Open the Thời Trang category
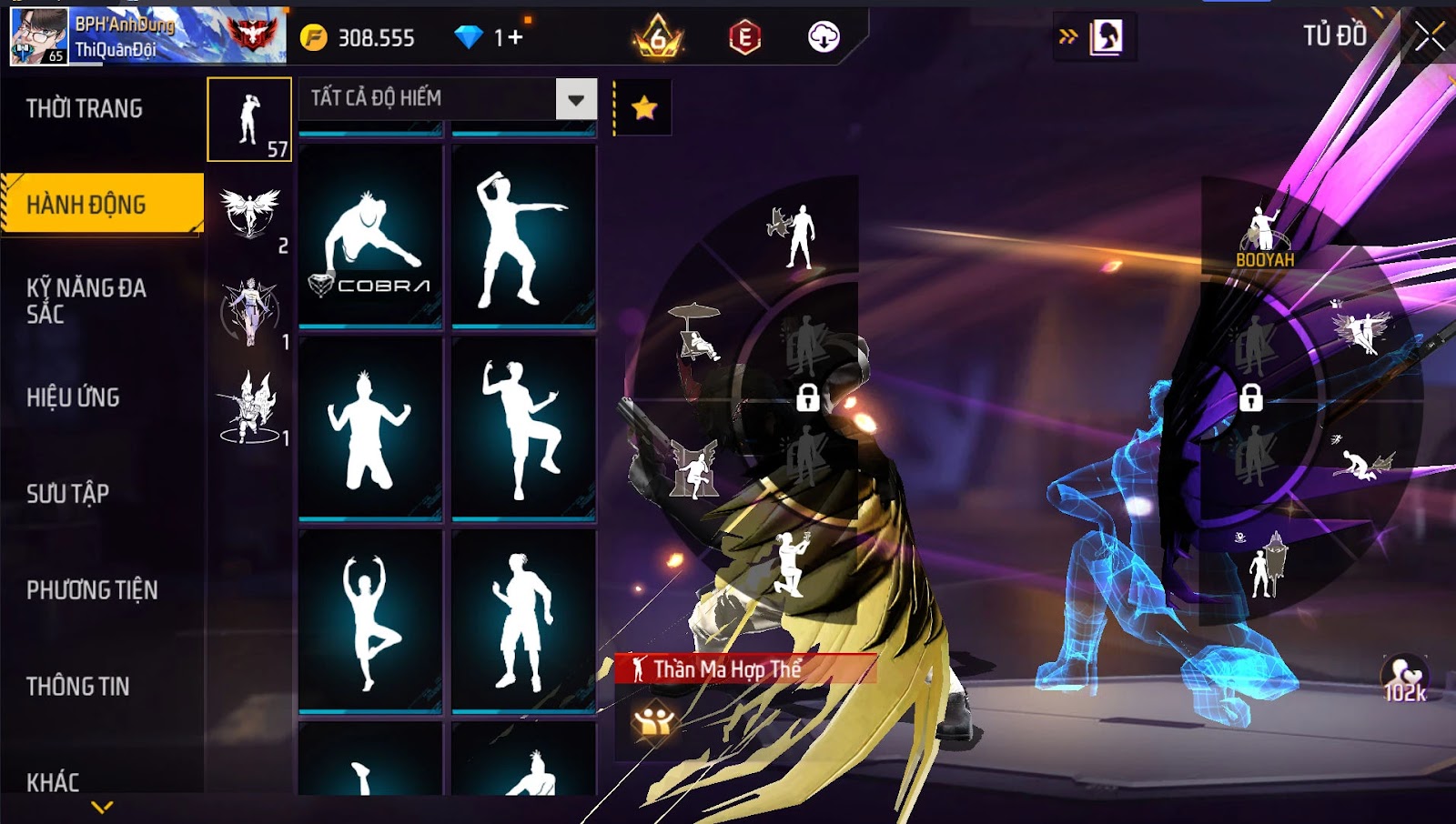1456x824 pixels. (85, 109)
